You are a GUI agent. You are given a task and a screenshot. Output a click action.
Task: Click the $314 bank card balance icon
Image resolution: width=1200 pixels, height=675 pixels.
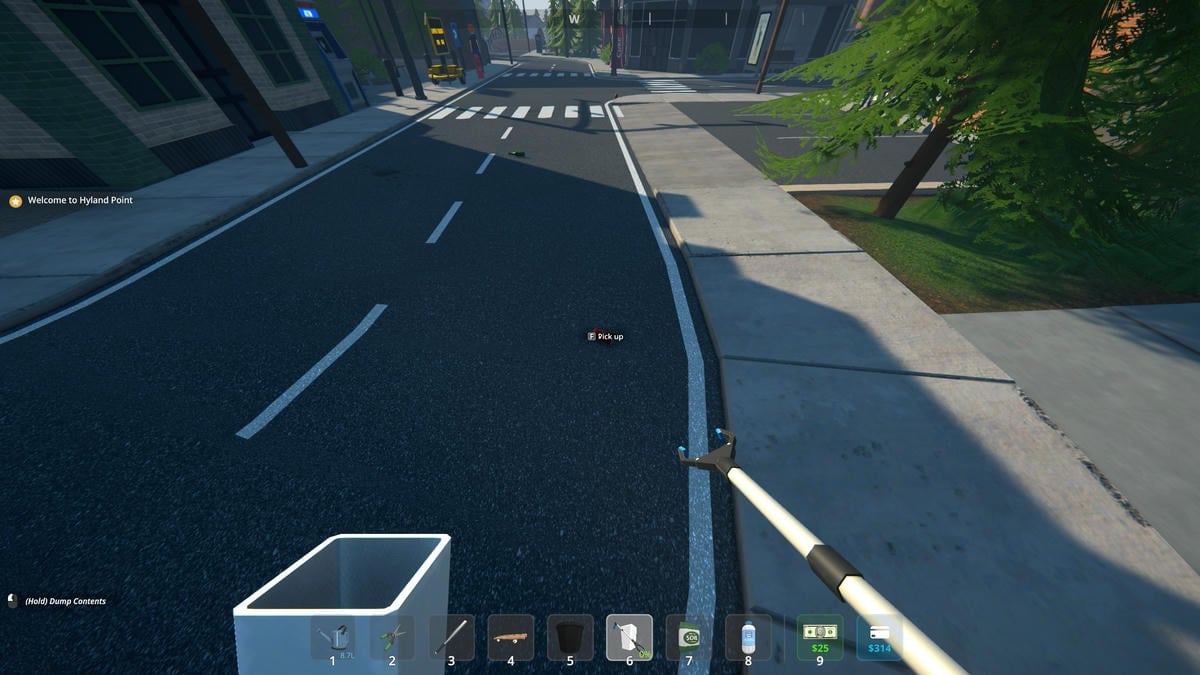click(879, 637)
